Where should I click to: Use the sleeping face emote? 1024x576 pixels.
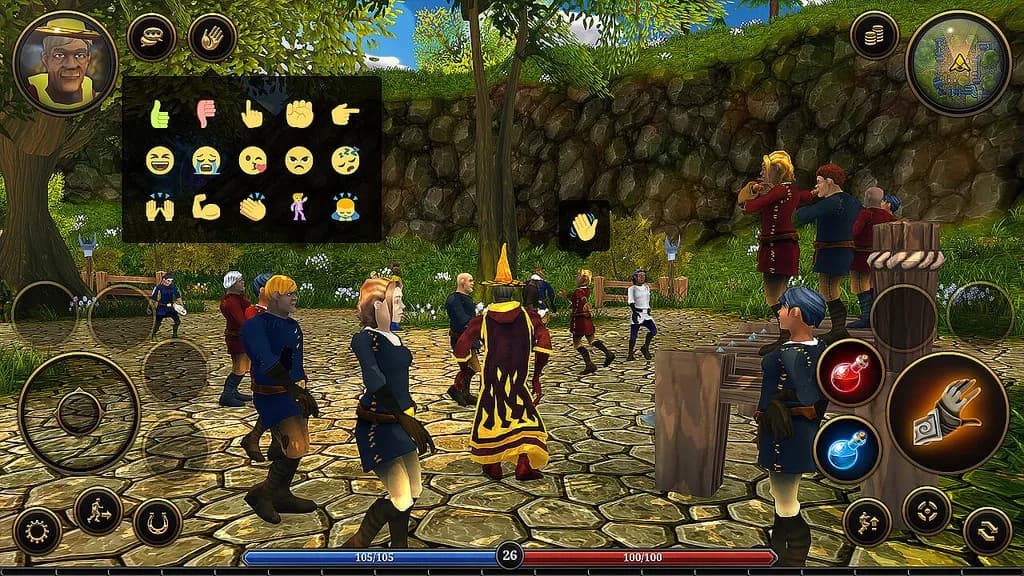(x=345, y=160)
